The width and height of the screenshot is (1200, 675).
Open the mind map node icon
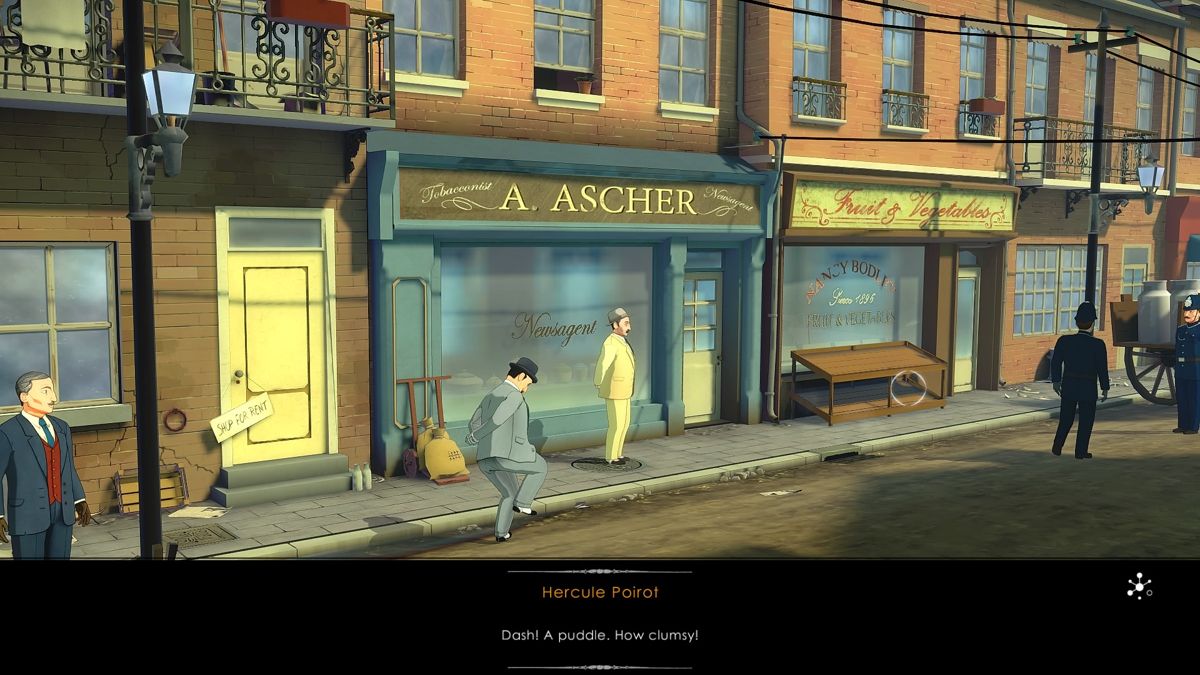pos(1138,587)
